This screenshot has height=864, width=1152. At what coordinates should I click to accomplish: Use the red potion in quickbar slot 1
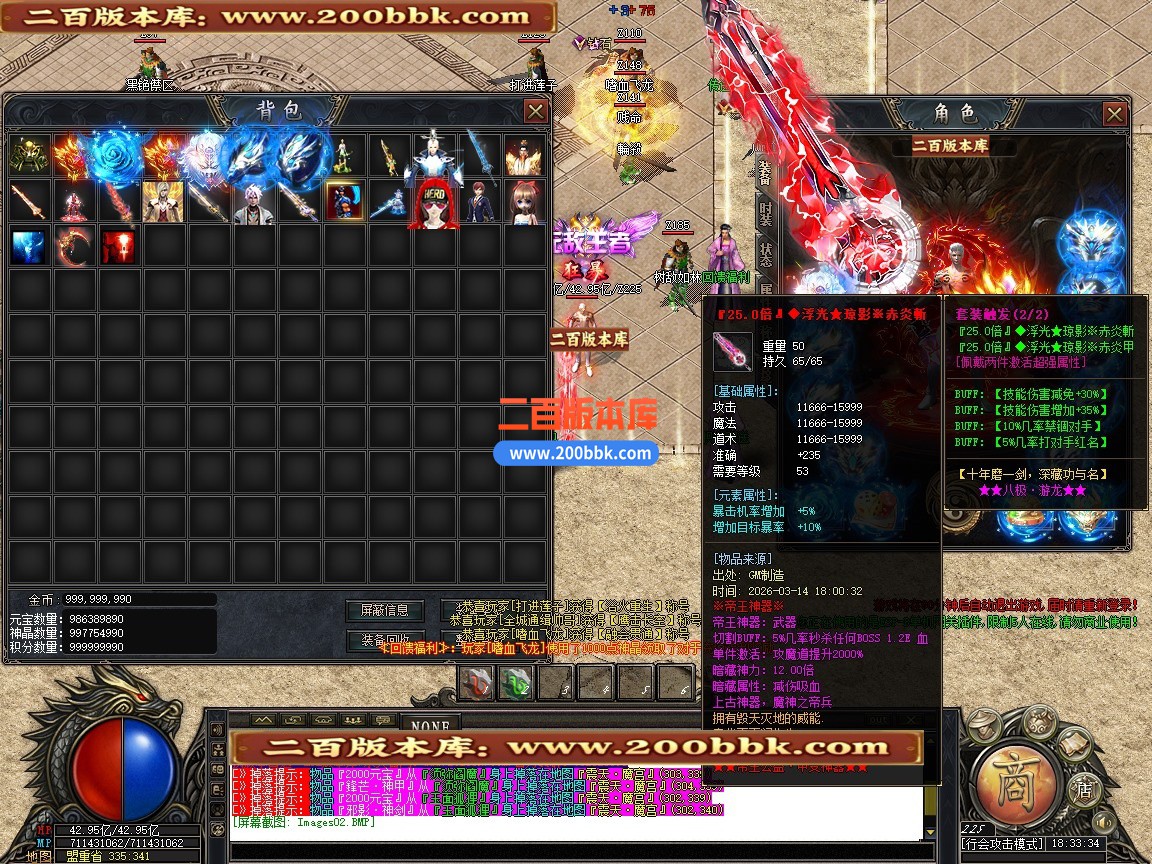coord(477,683)
